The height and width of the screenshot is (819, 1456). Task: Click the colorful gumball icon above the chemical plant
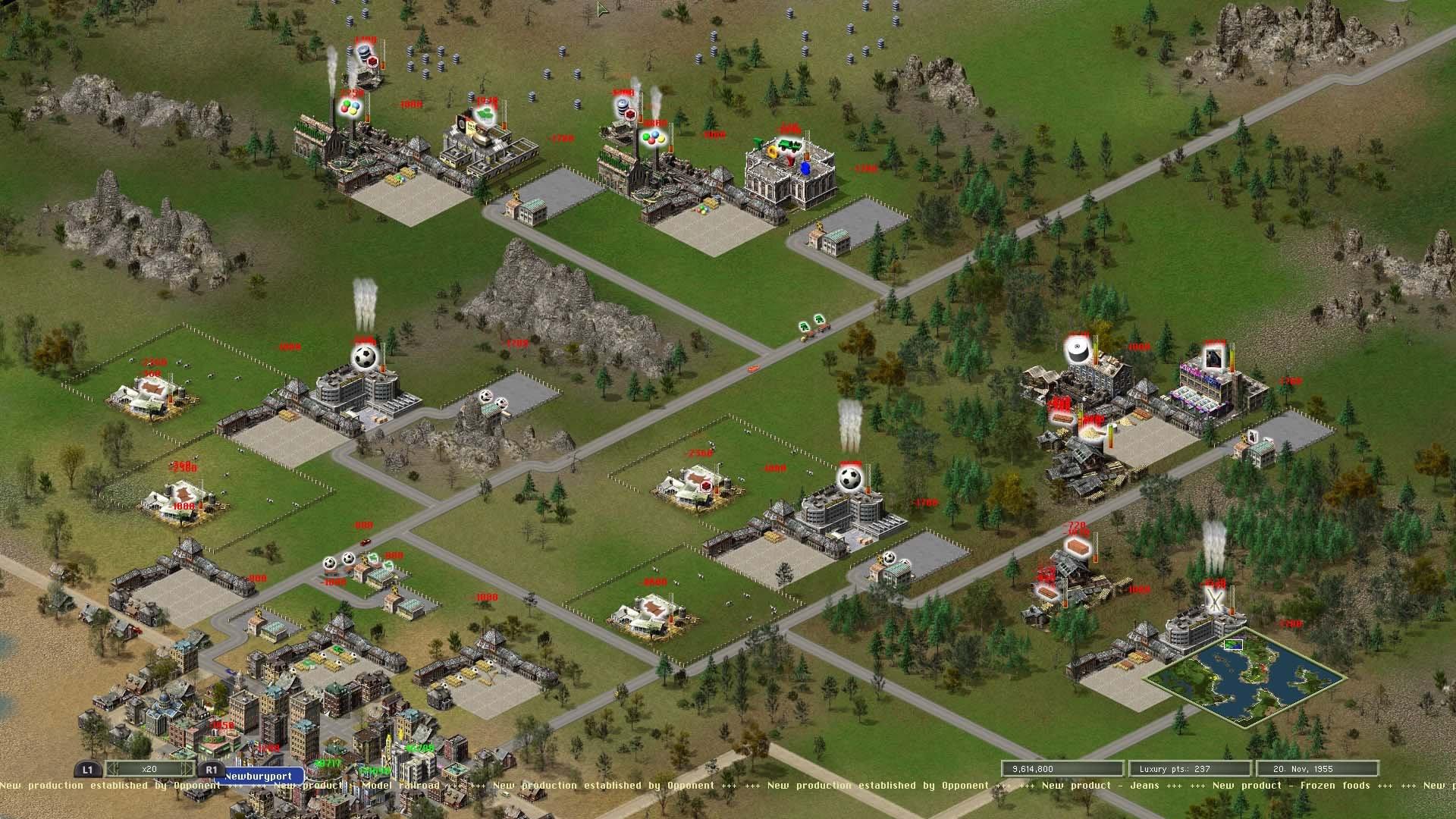350,108
